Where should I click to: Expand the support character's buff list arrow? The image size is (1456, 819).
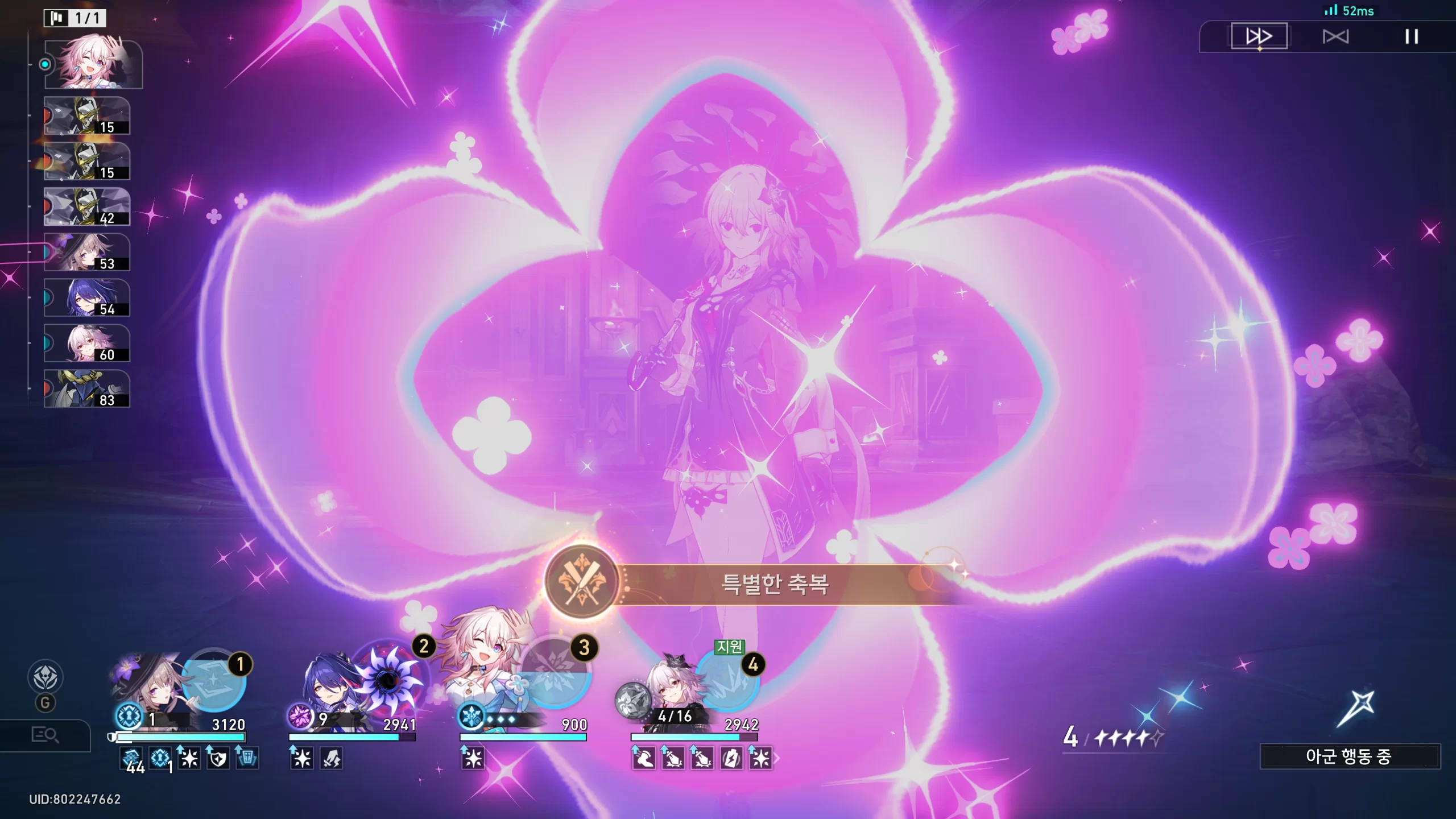pos(777,758)
